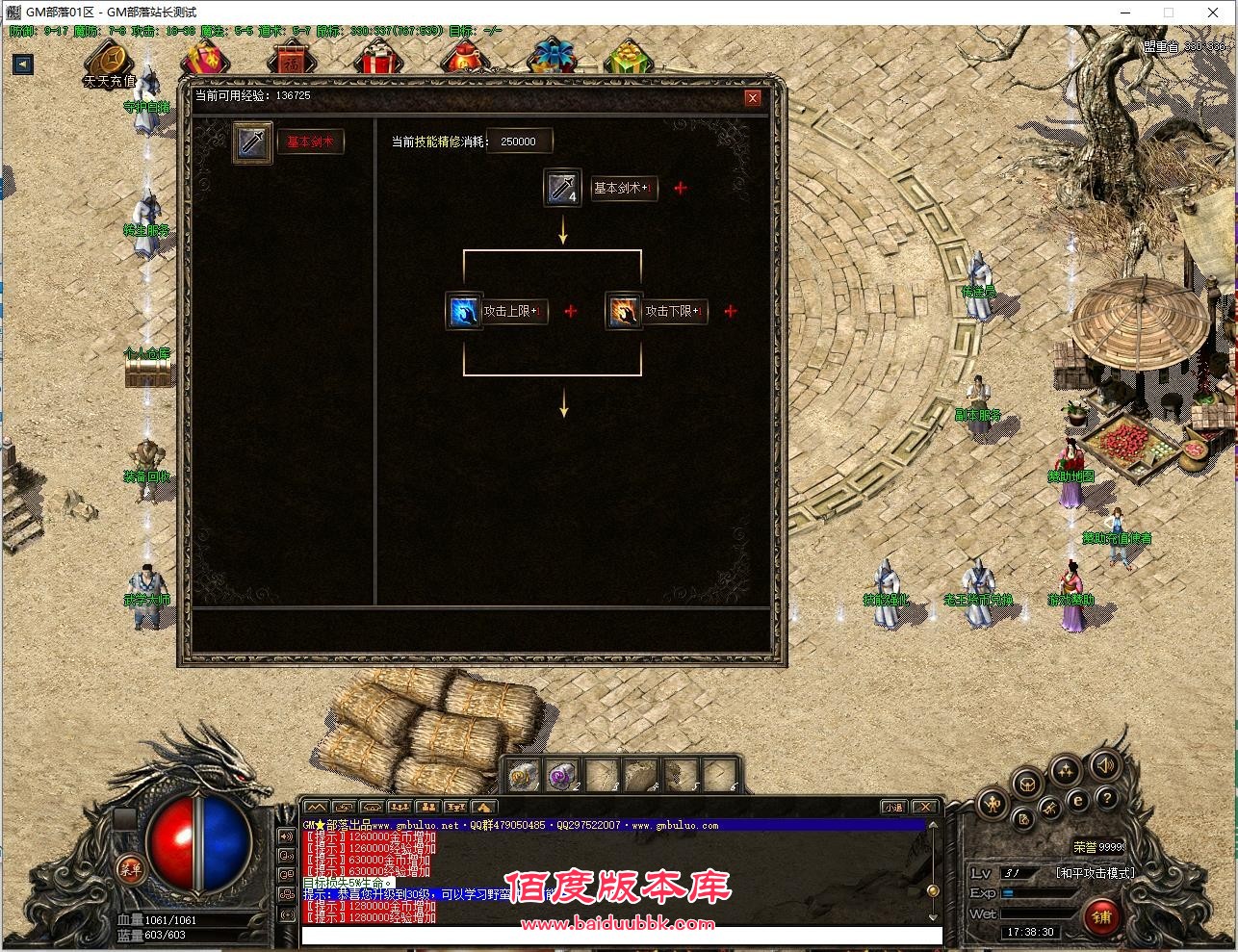Image resolution: width=1238 pixels, height=952 pixels.
Task: Collapse the top menu with arrow button
Action: [x=23, y=64]
